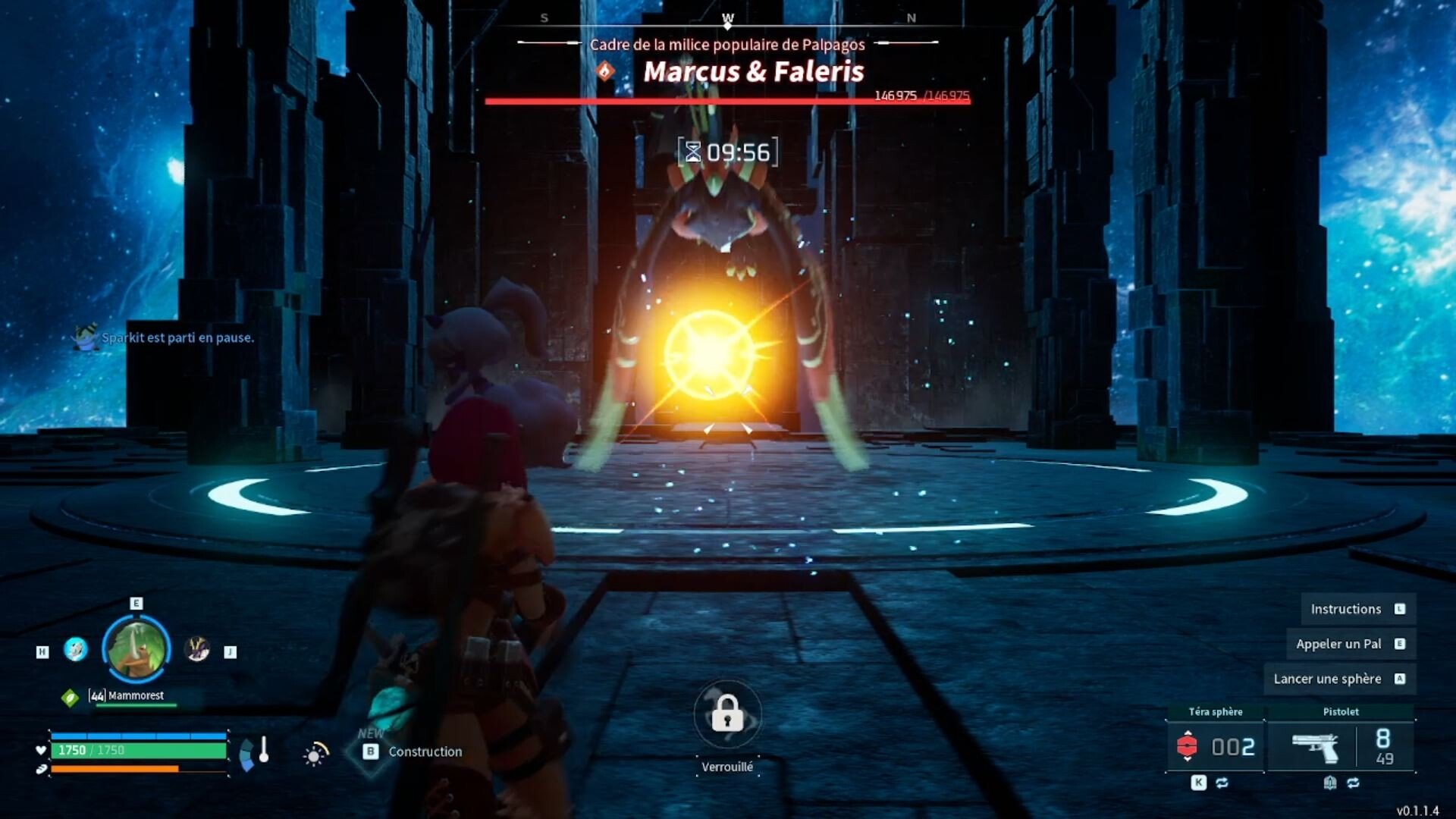Viewport: 1456px width, 819px height.
Task: Open Instructions with the L button
Action: coord(1356,608)
